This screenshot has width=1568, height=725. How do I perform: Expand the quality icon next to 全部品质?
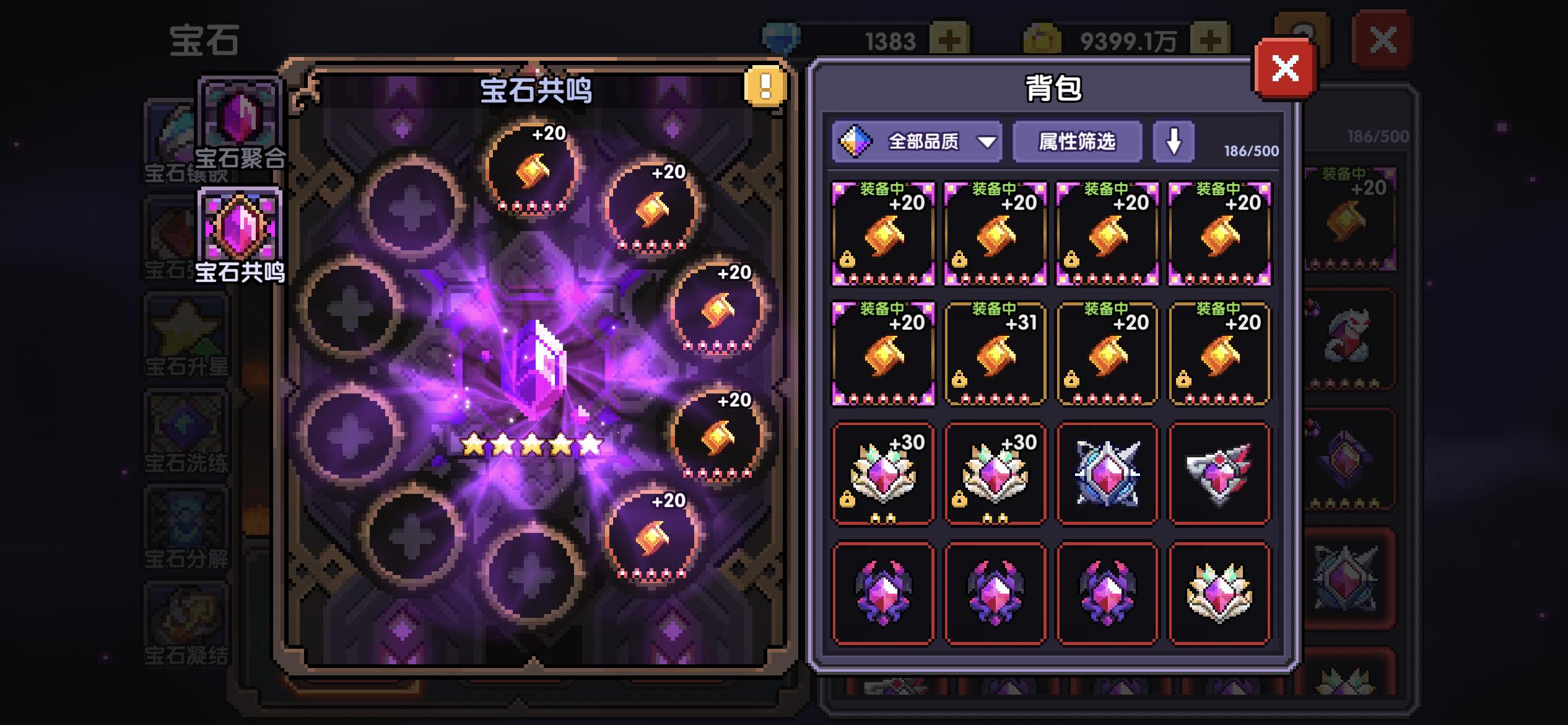856,142
